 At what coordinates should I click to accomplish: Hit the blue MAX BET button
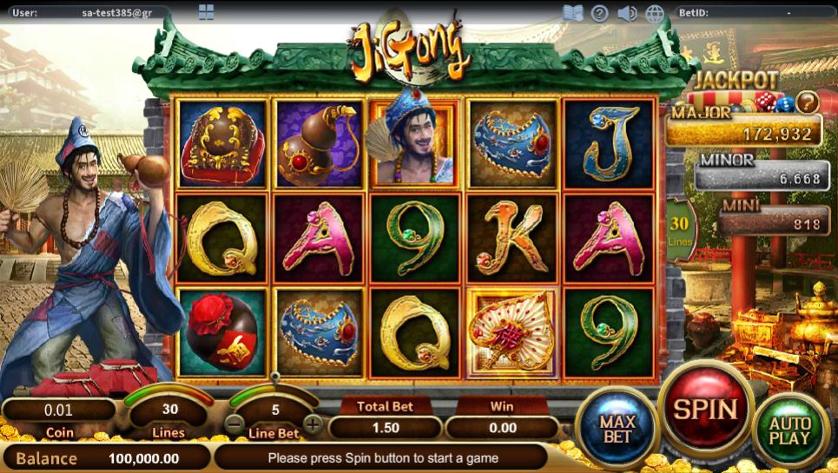(x=618, y=429)
